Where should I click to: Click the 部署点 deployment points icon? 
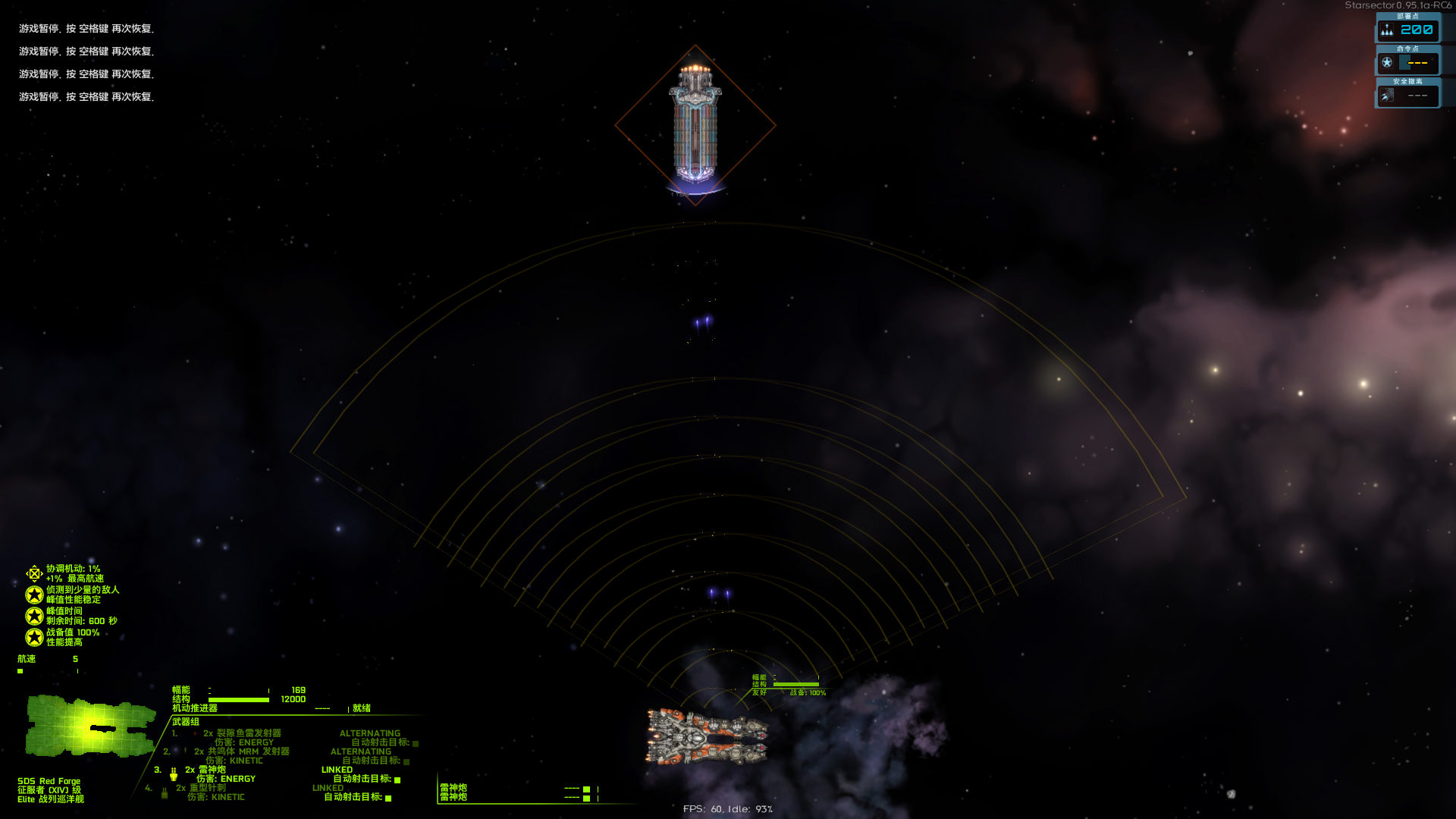[1388, 30]
